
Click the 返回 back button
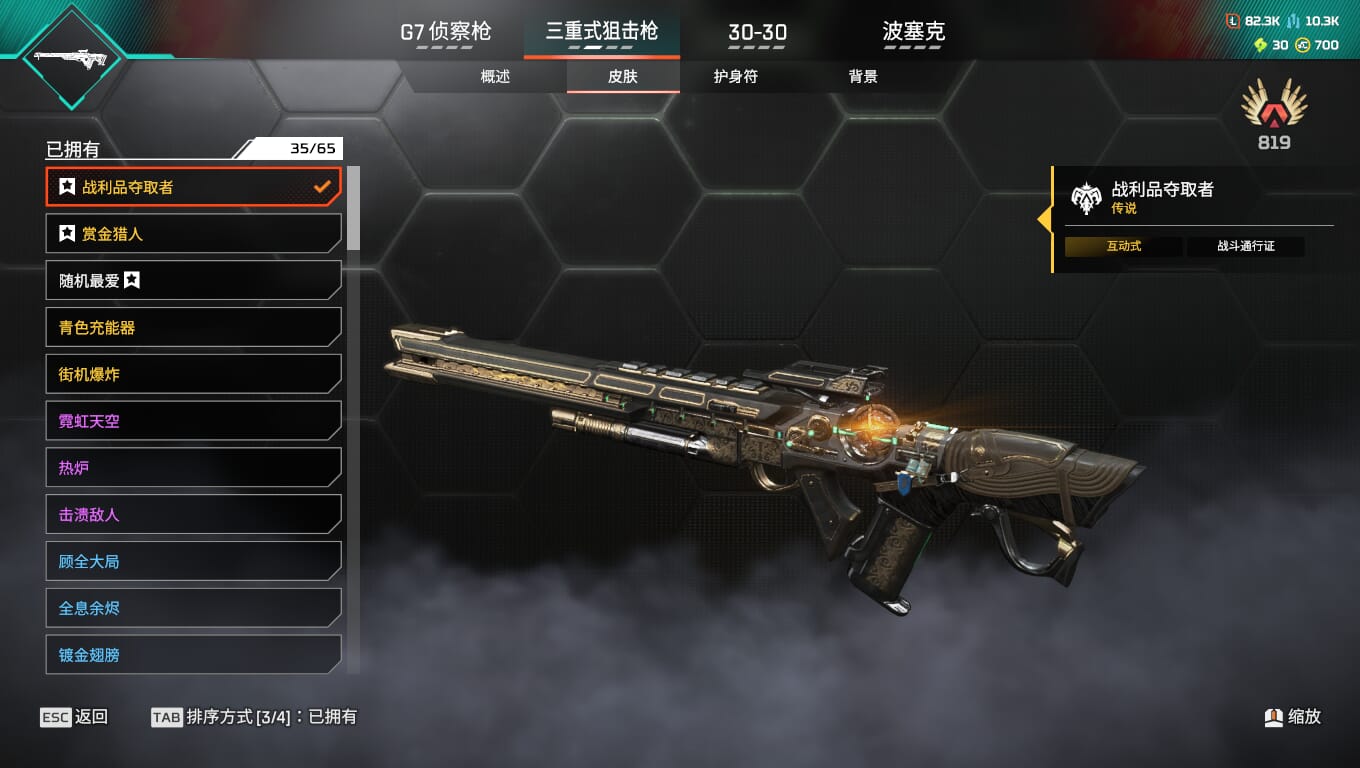point(74,717)
